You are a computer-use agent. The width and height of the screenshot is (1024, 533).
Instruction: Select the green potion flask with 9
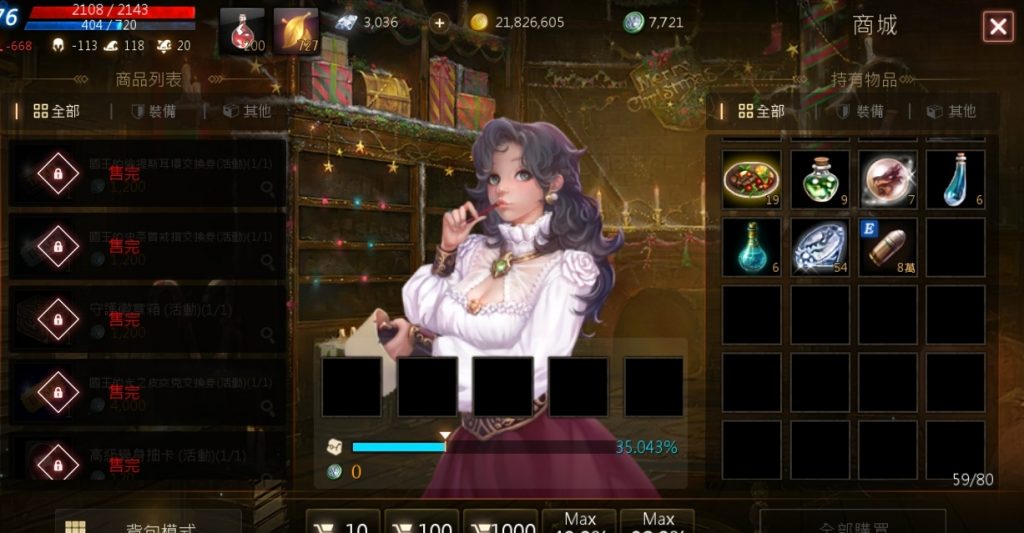820,179
